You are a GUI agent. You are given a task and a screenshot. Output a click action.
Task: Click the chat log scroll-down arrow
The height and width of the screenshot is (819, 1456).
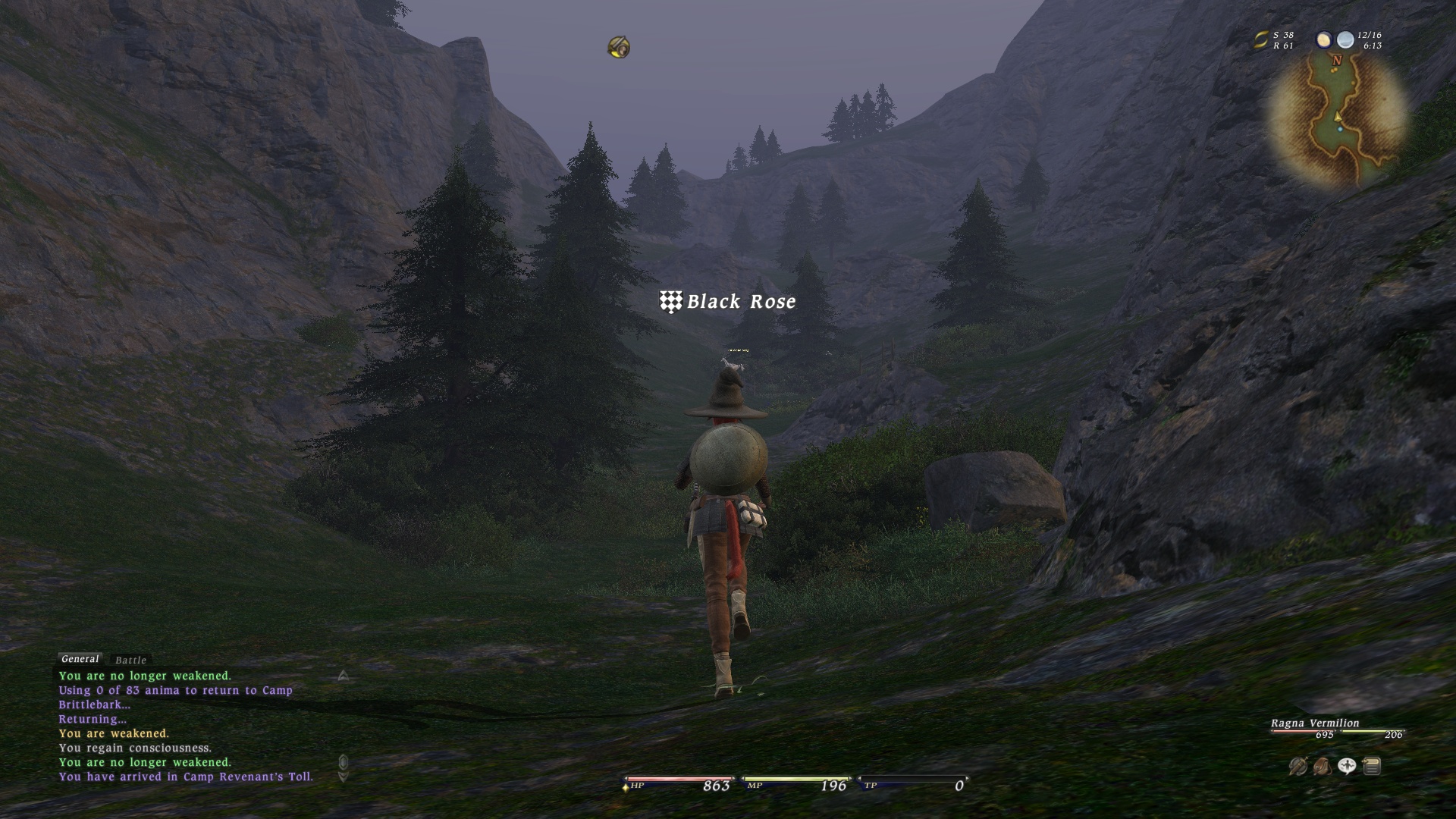[x=343, y=777]
